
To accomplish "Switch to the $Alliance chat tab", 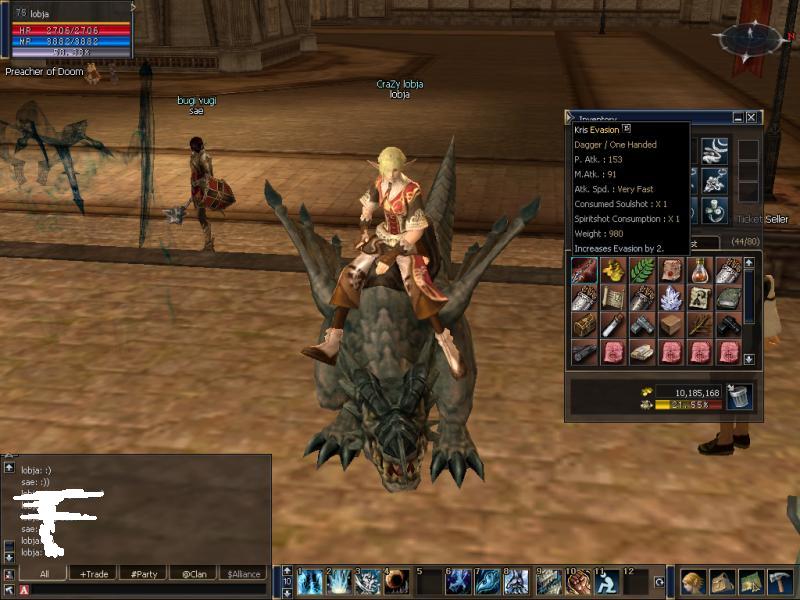I will click(x=243, y=574).
